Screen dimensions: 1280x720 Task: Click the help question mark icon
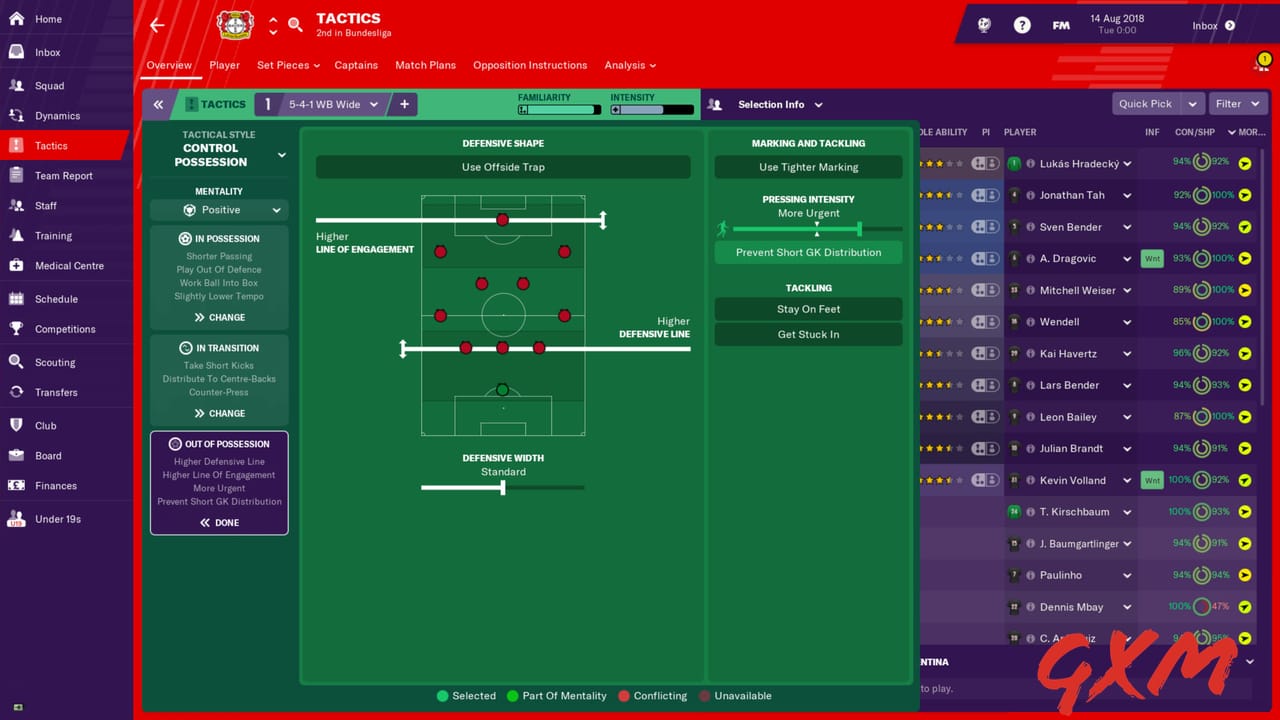coord(1022,25)
